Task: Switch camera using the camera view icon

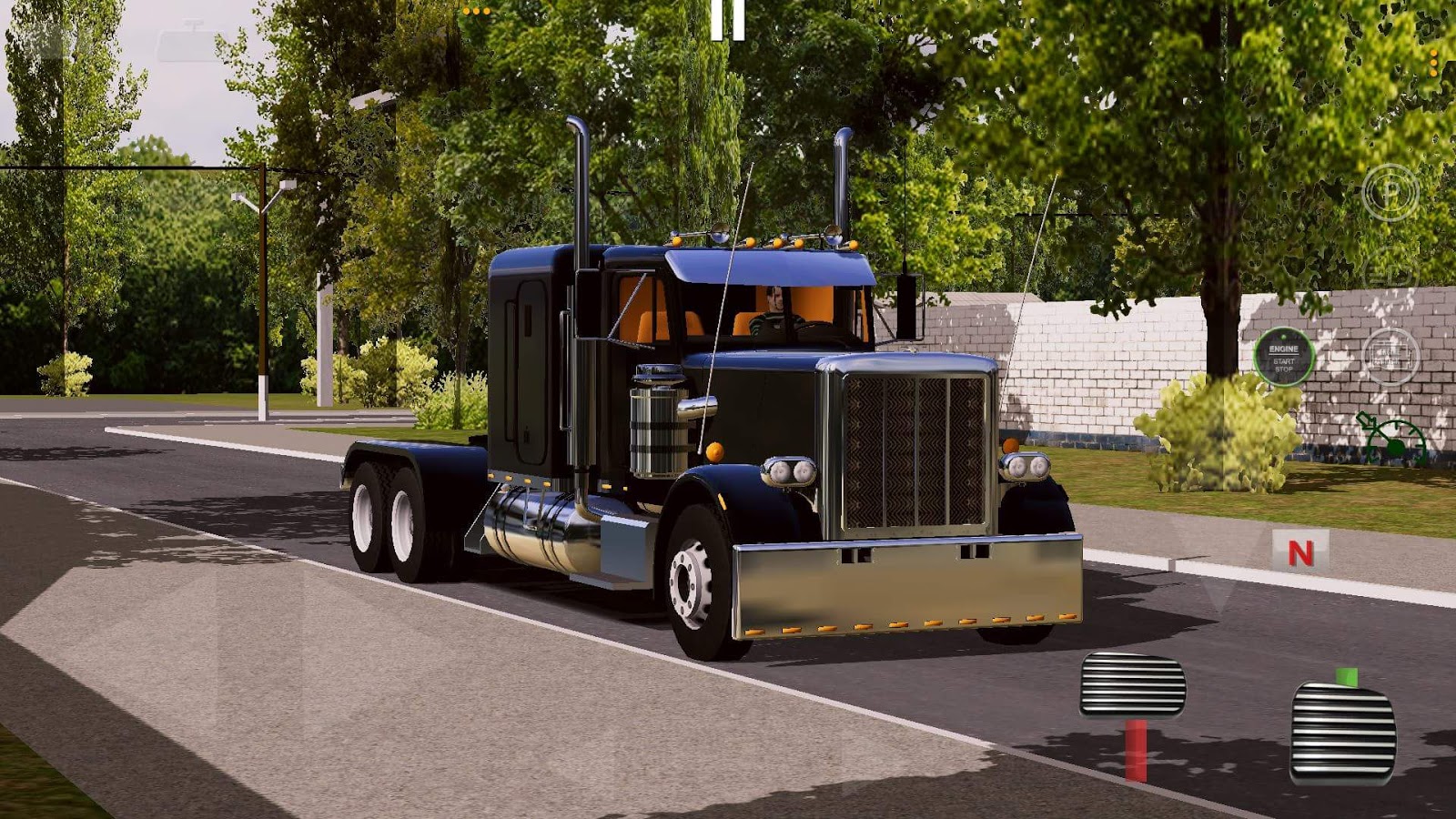Action: tap(1392, 355)
